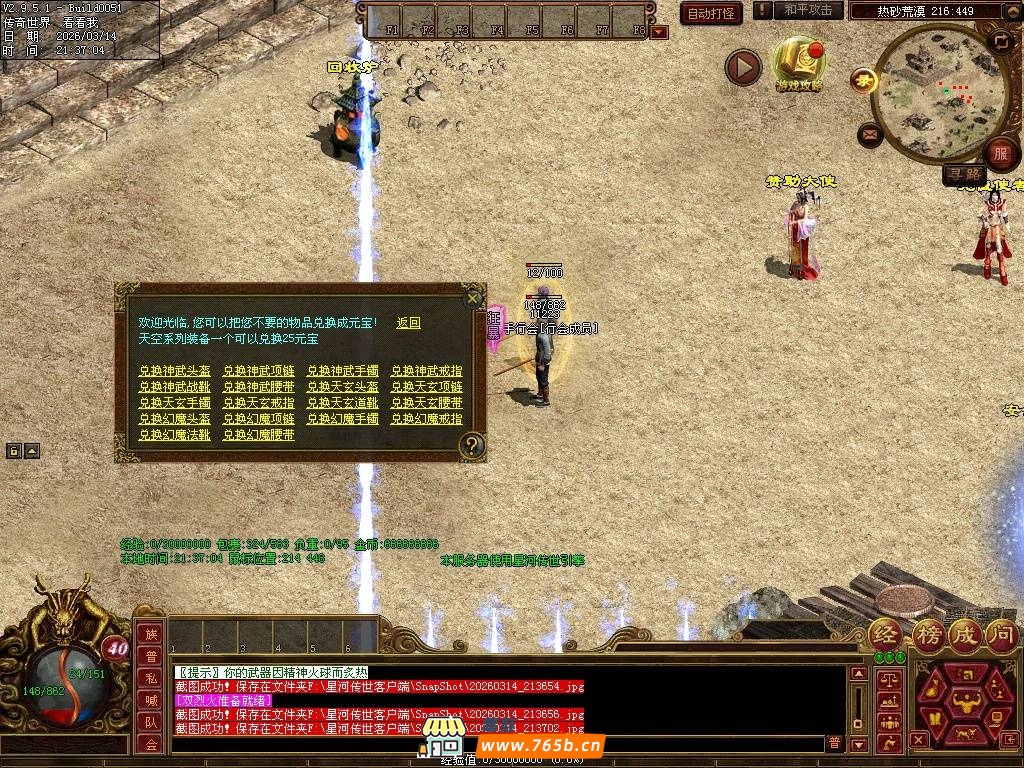Click the 返回 (return) link
The image size is (1024, 768).
(408, 323)
